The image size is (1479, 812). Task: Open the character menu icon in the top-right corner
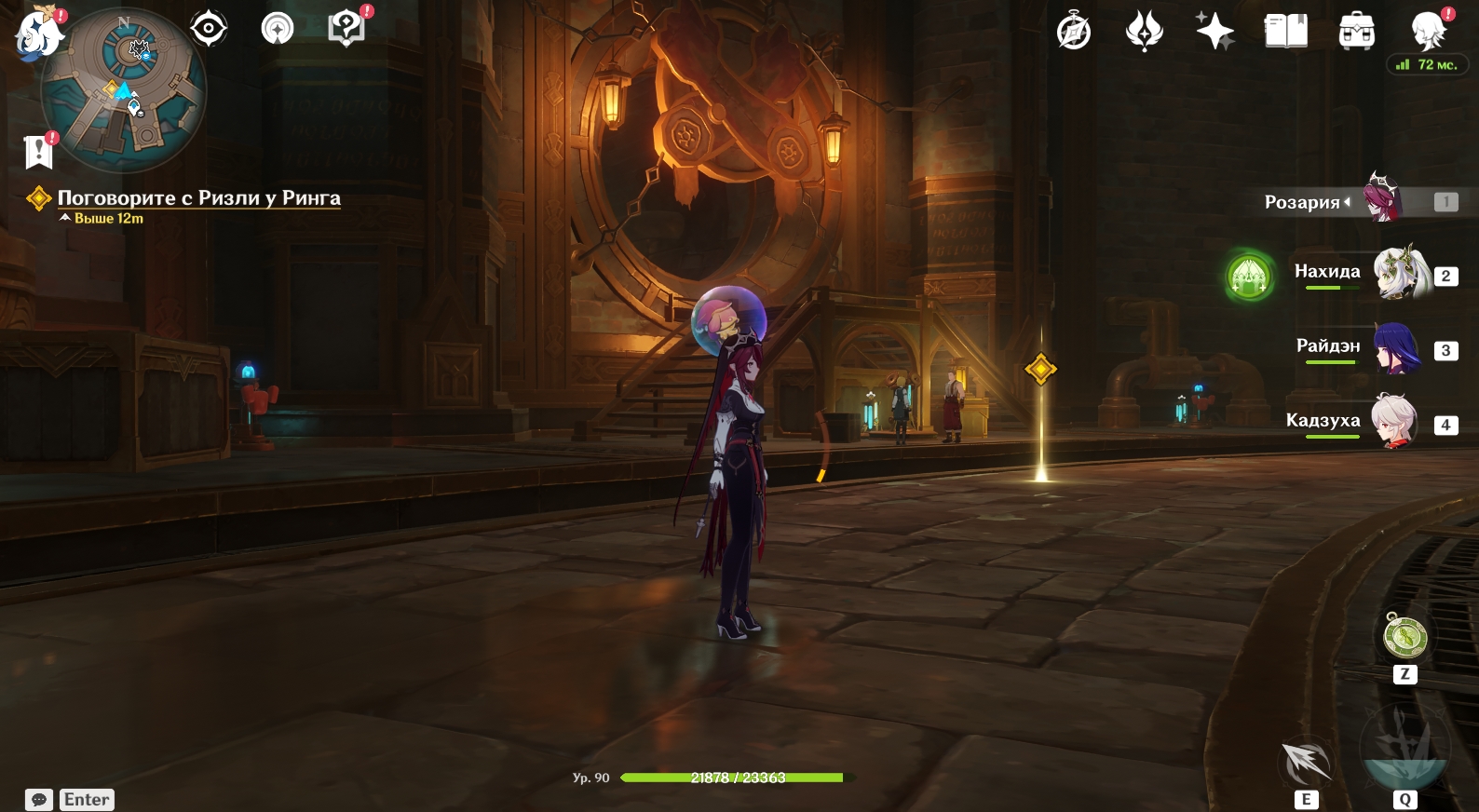click(1428, 32)
